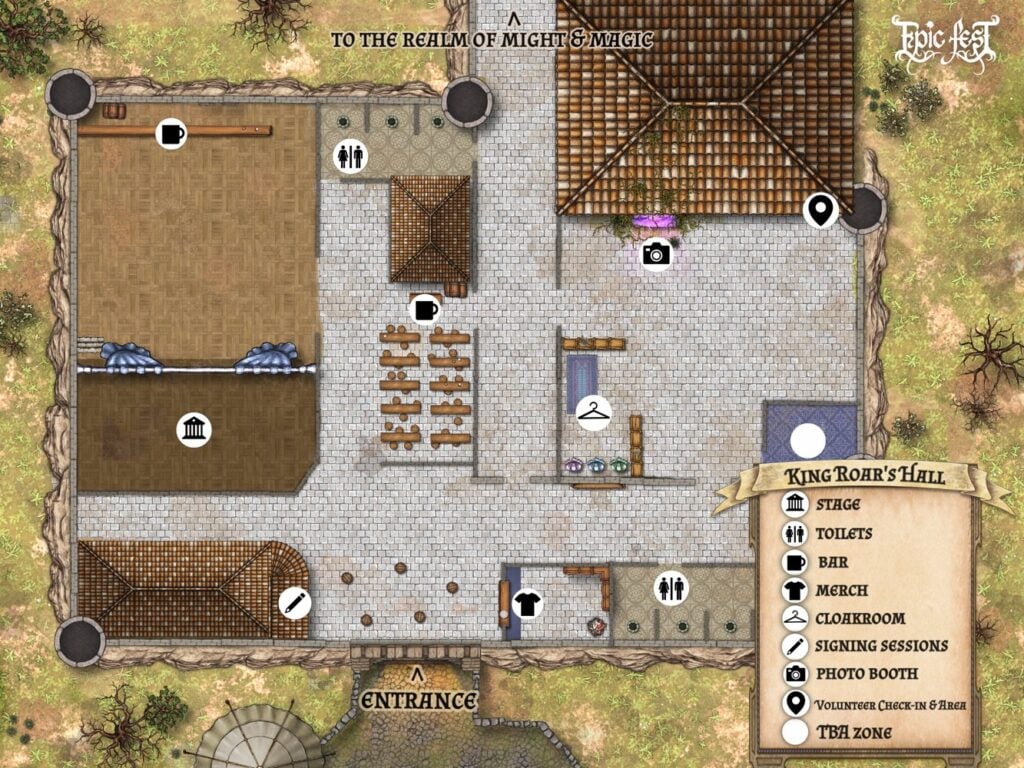Choose the Stage entry in the legend
This screenshot has width=1024, height=768.
click(837, 505)
